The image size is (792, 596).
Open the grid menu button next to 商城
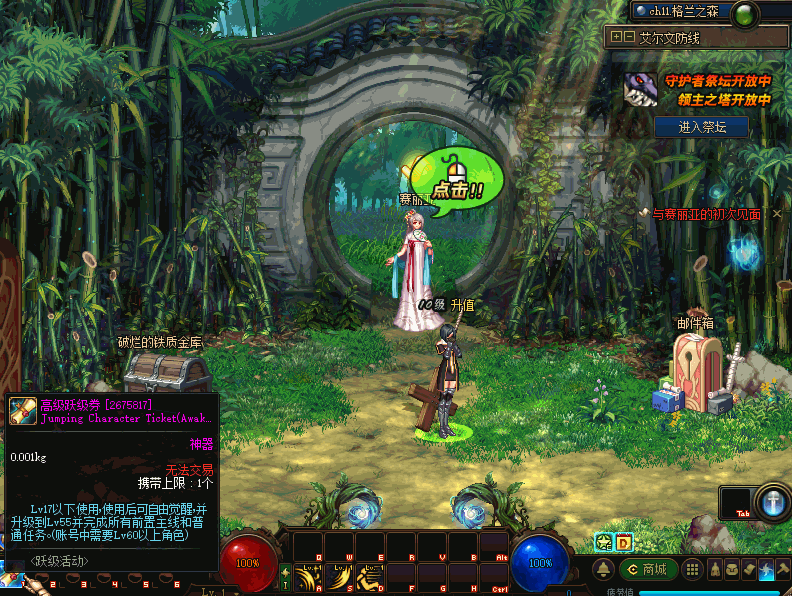pos(690,570)
